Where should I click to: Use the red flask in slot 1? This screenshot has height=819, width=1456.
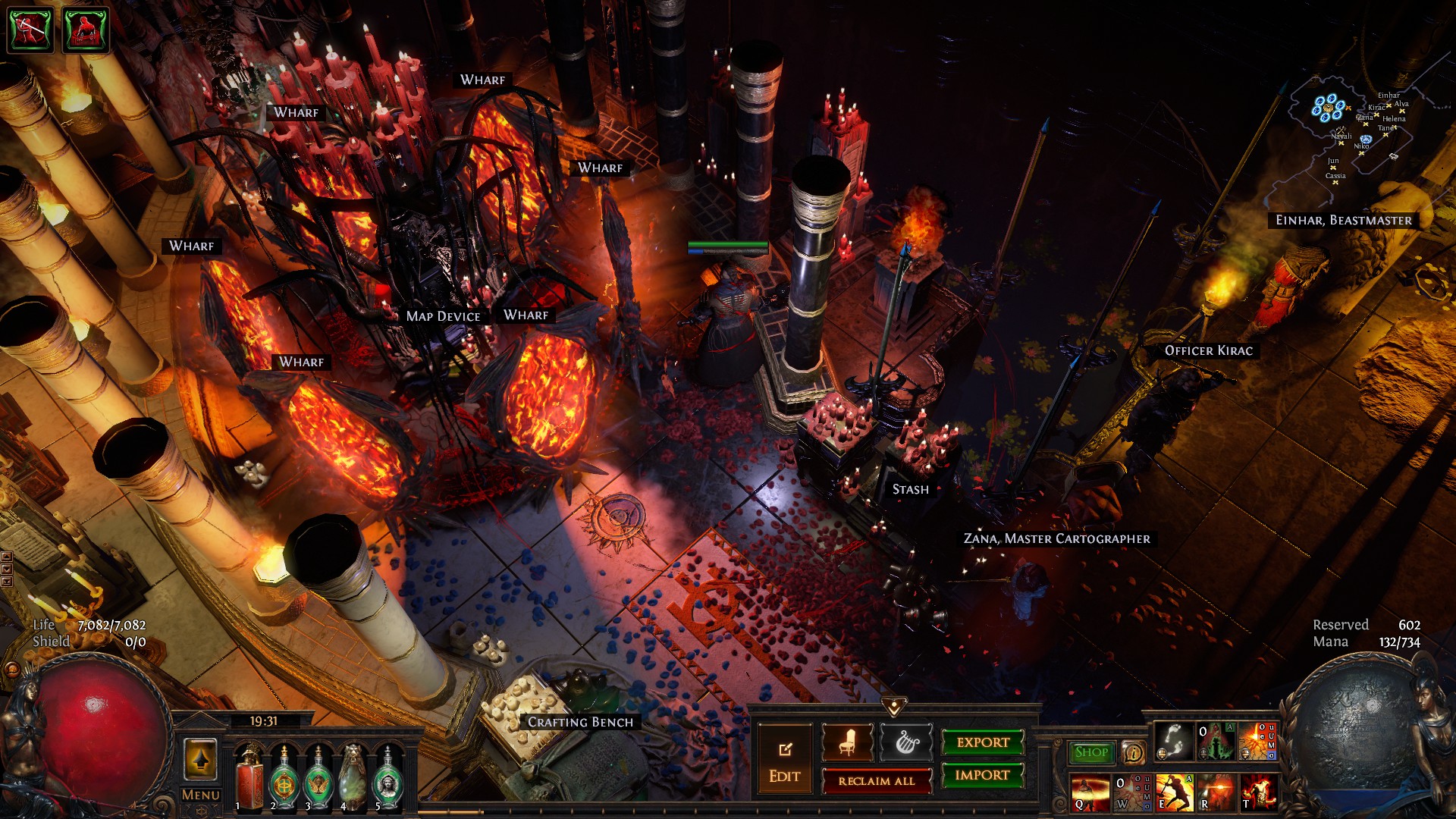click(249, 777)
